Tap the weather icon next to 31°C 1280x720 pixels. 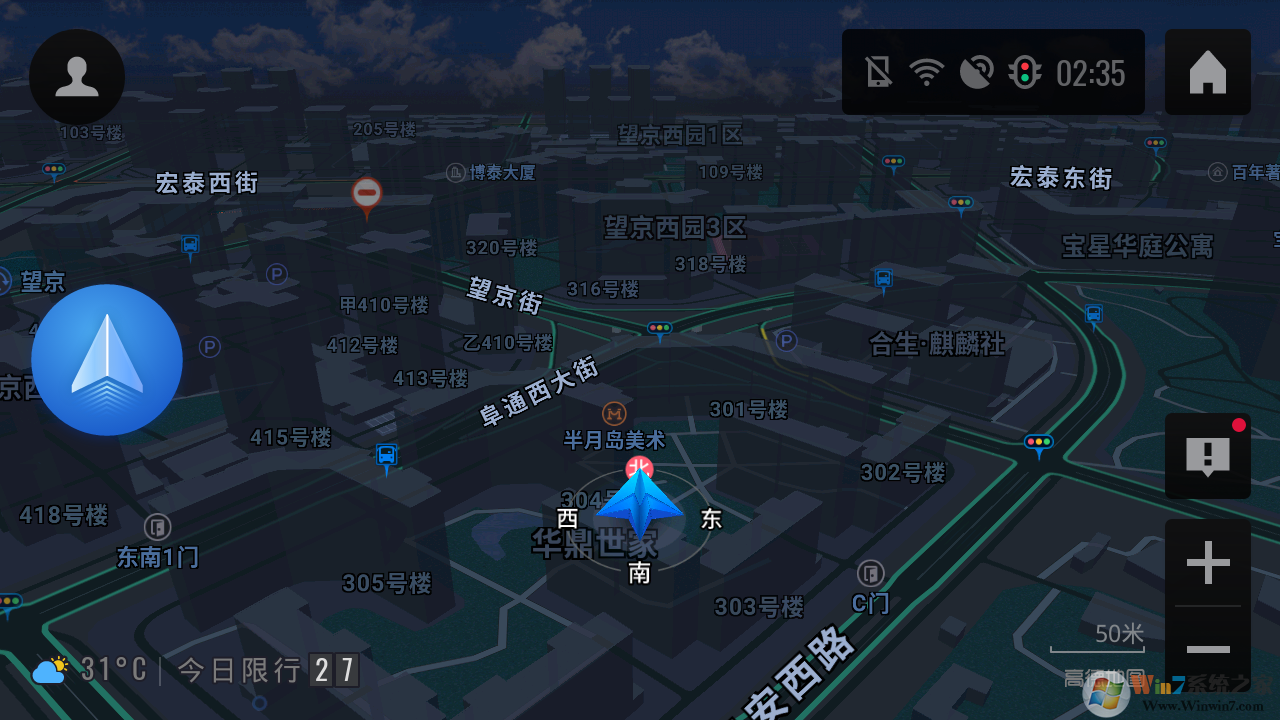(48, 669)
